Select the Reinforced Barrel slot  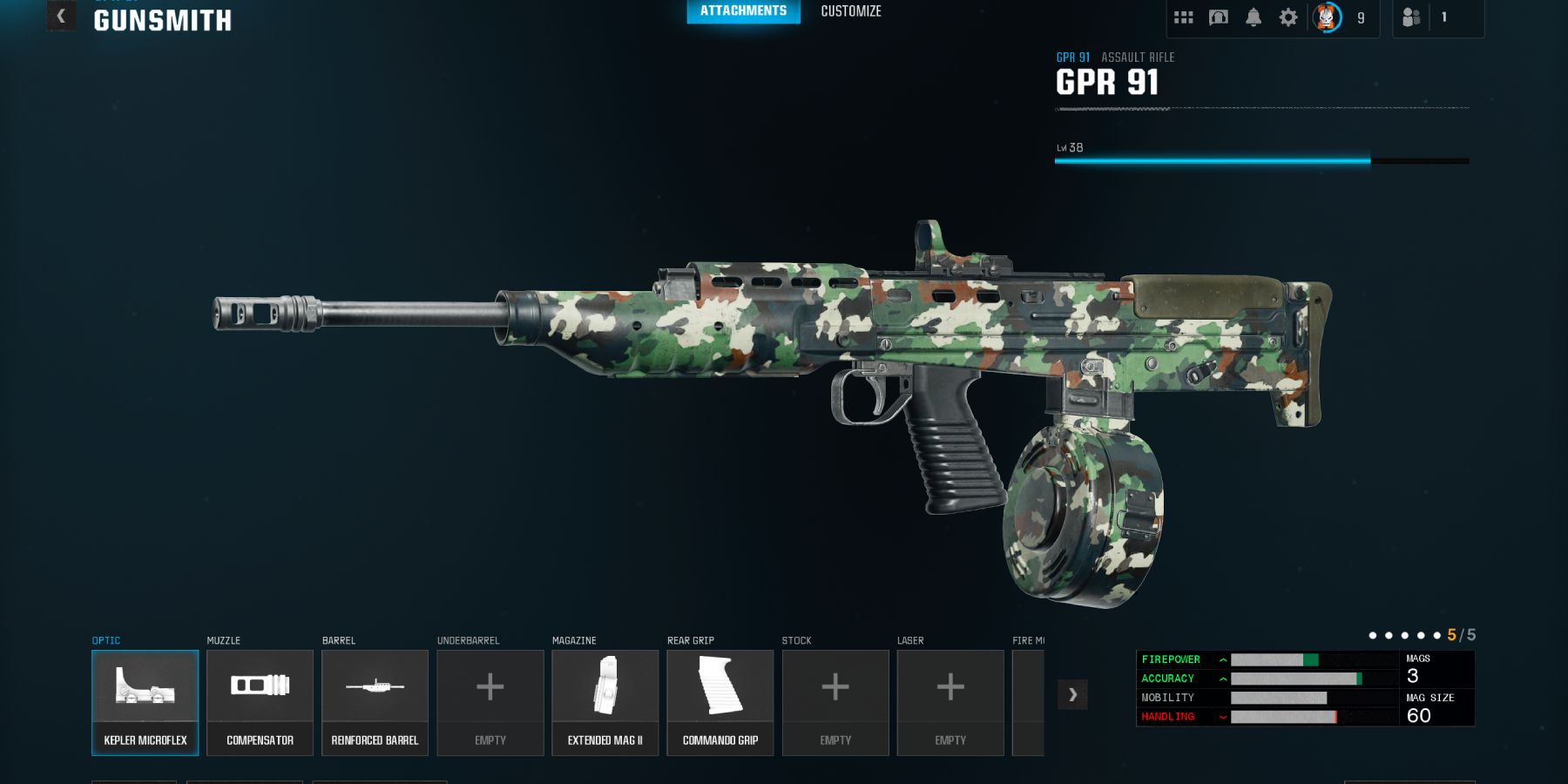375,702
